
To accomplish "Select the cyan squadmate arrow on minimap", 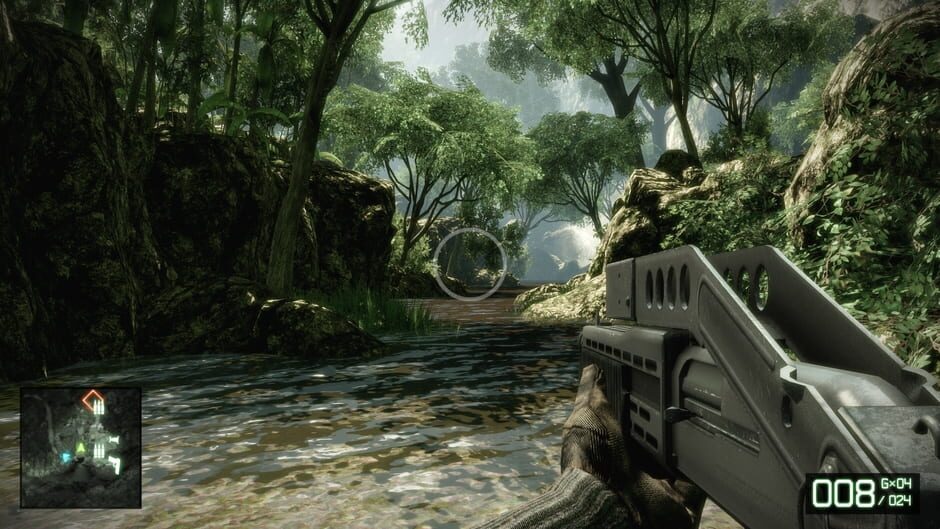I will coord(67,457).
